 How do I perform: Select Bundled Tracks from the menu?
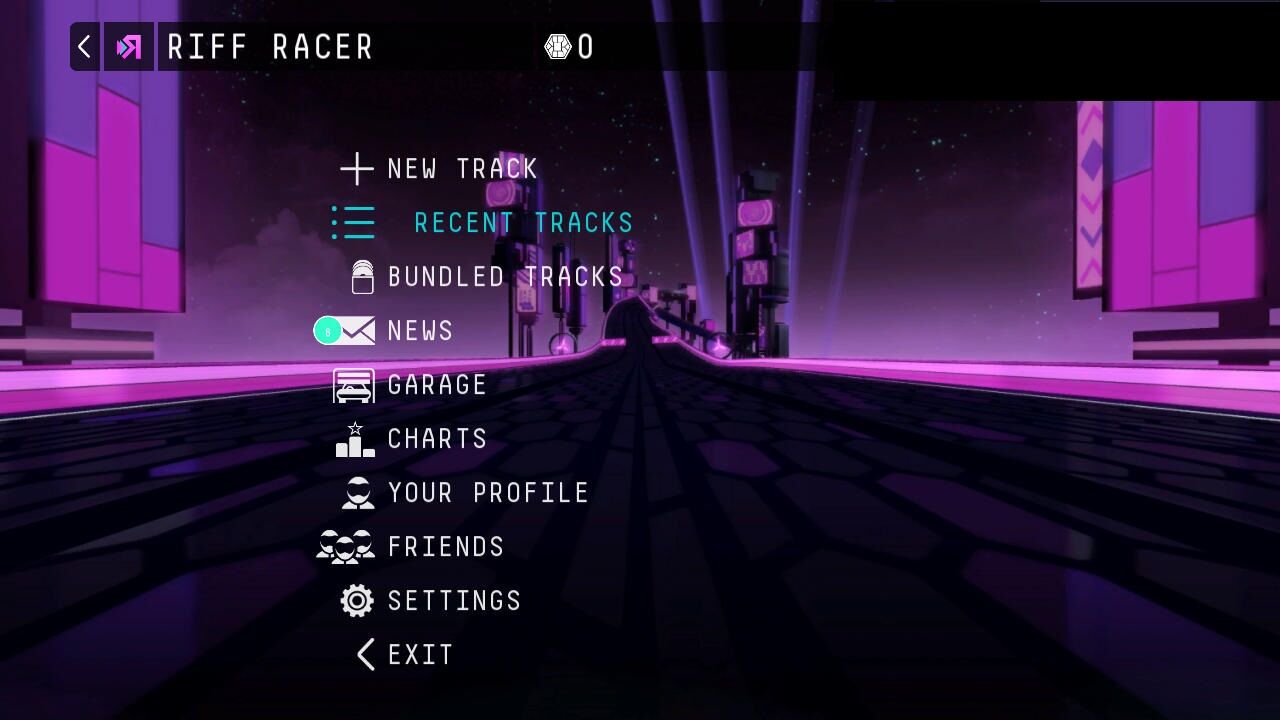[505, 276]
